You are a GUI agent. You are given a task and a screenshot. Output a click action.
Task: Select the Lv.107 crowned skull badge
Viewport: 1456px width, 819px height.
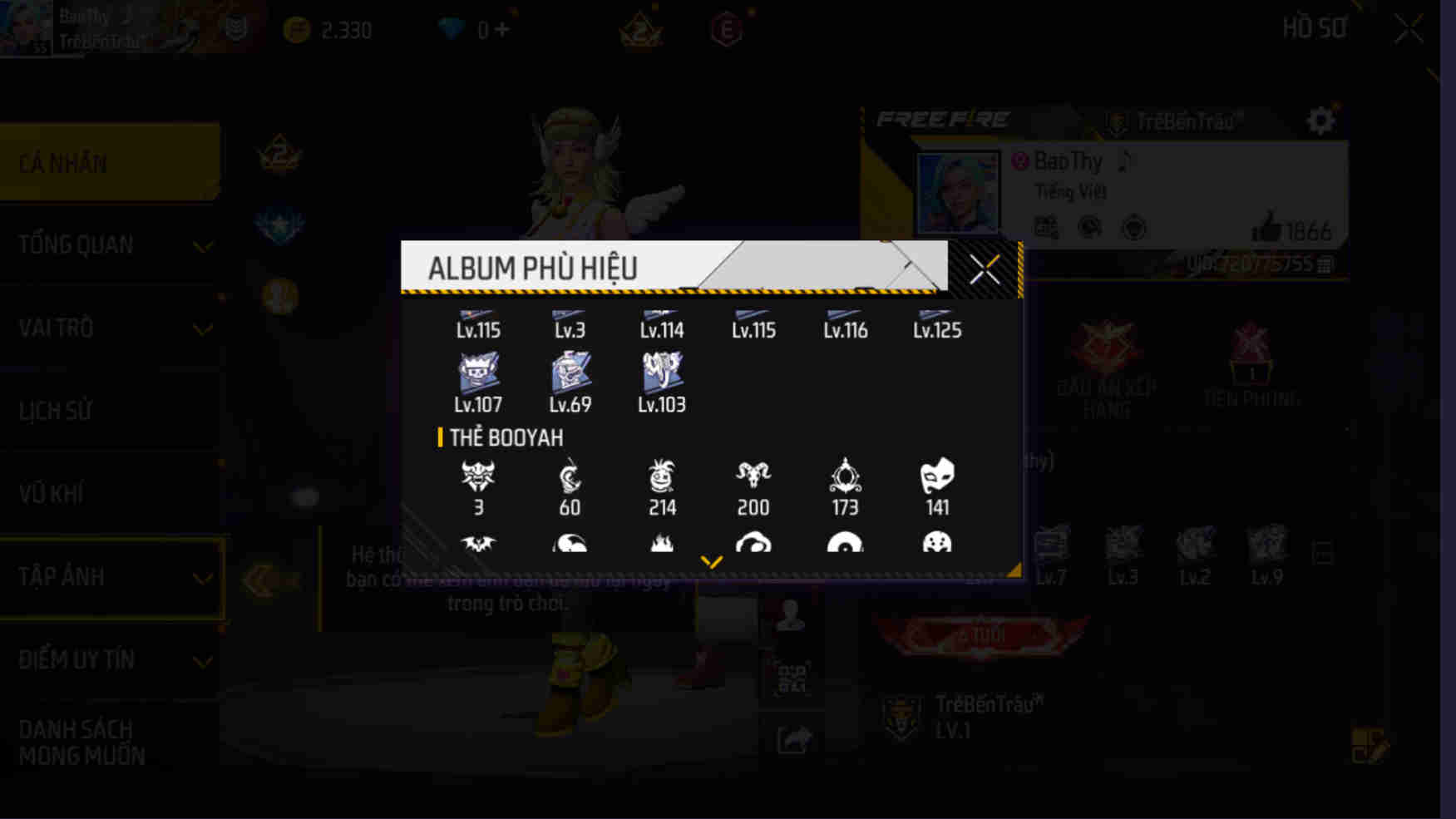[x=478, y=373]
